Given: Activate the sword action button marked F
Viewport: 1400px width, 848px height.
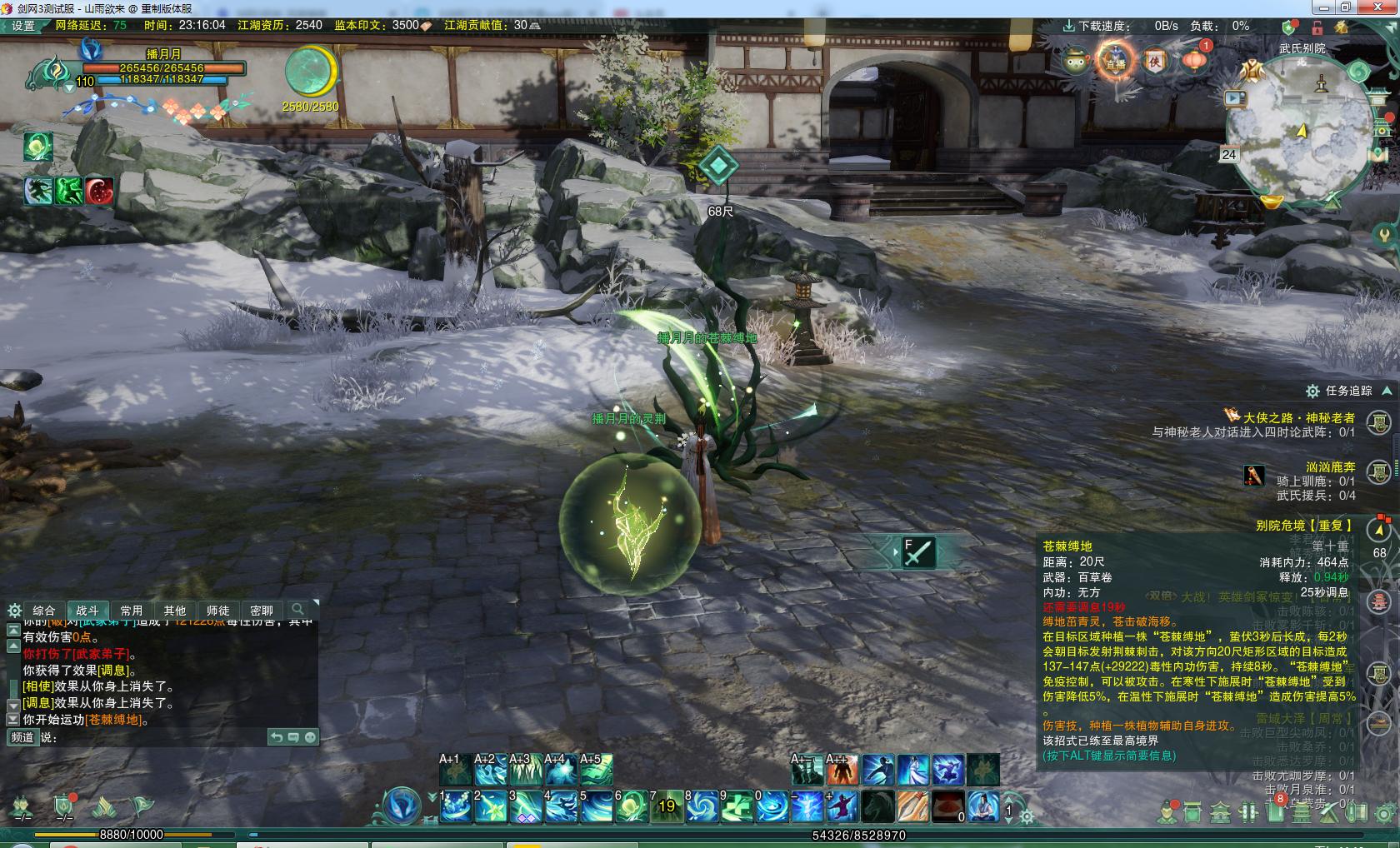Looking at the screenshot, I should 917,551.
